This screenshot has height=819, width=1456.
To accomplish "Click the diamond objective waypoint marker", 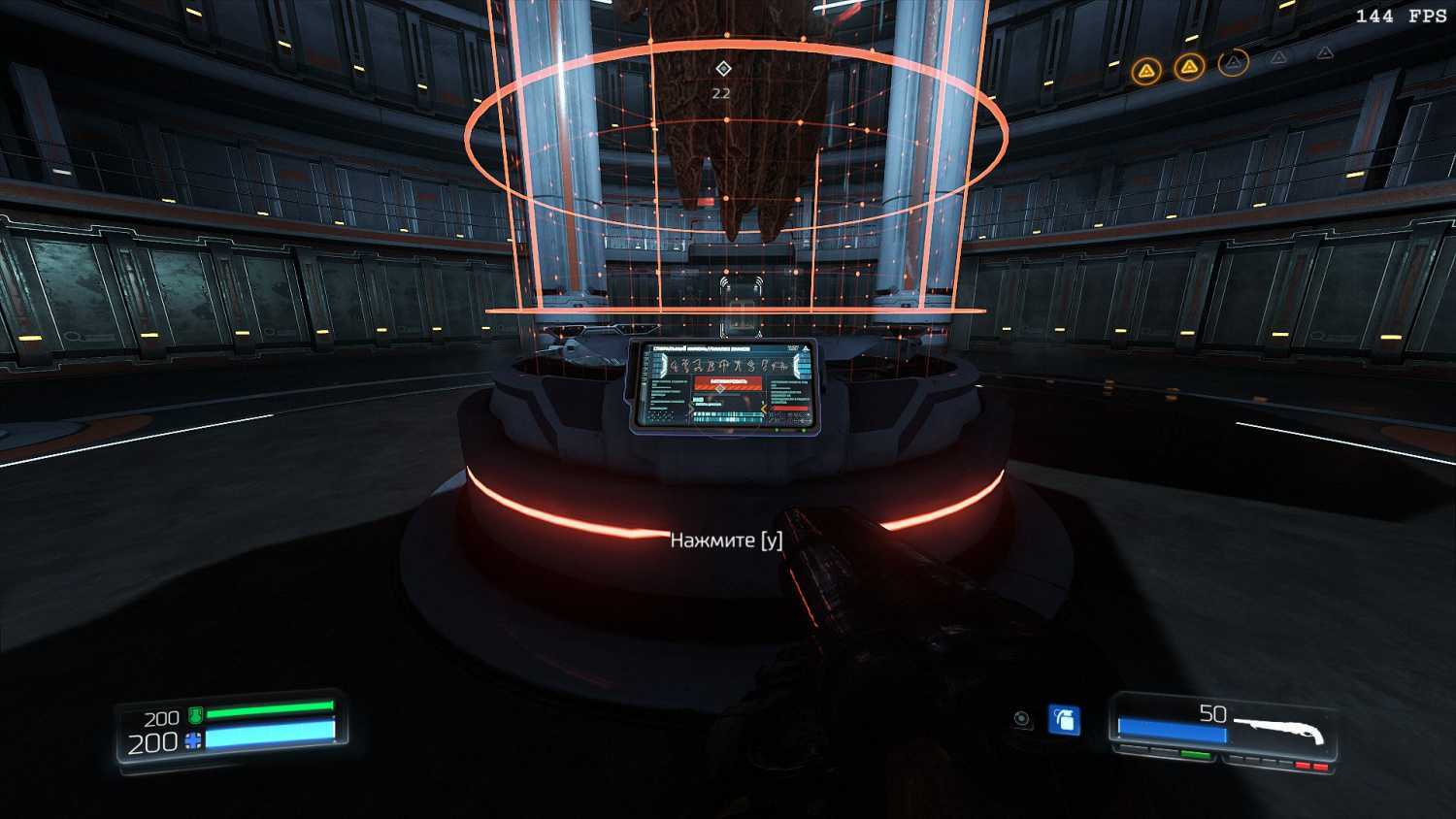I will [722, 68].
